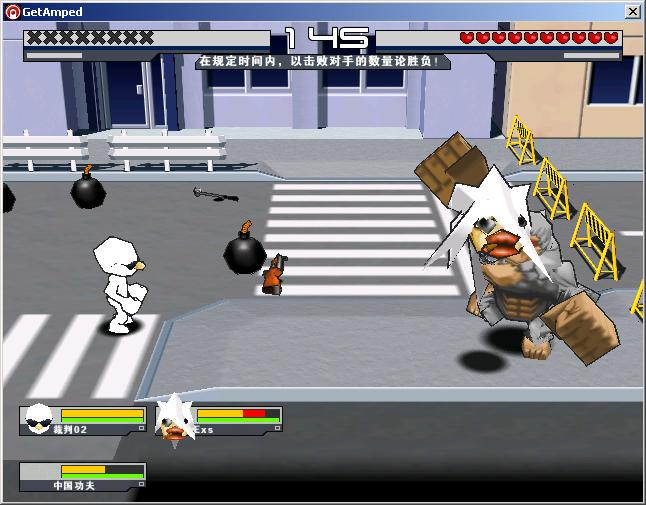Choose the 中国功夫 player panel
Image resolution: width=646 pixels, height=505 pixels.
82,476
